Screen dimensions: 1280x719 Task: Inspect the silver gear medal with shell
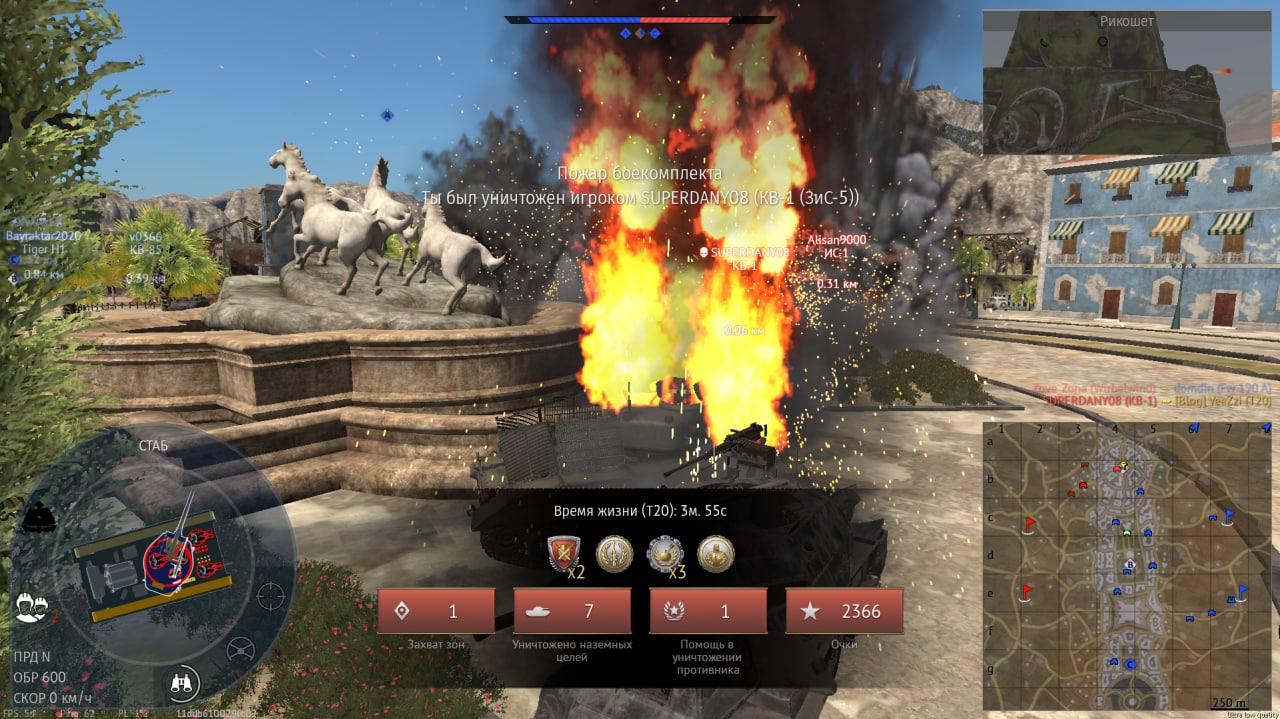pyautogui.click(x=665, y=554)
